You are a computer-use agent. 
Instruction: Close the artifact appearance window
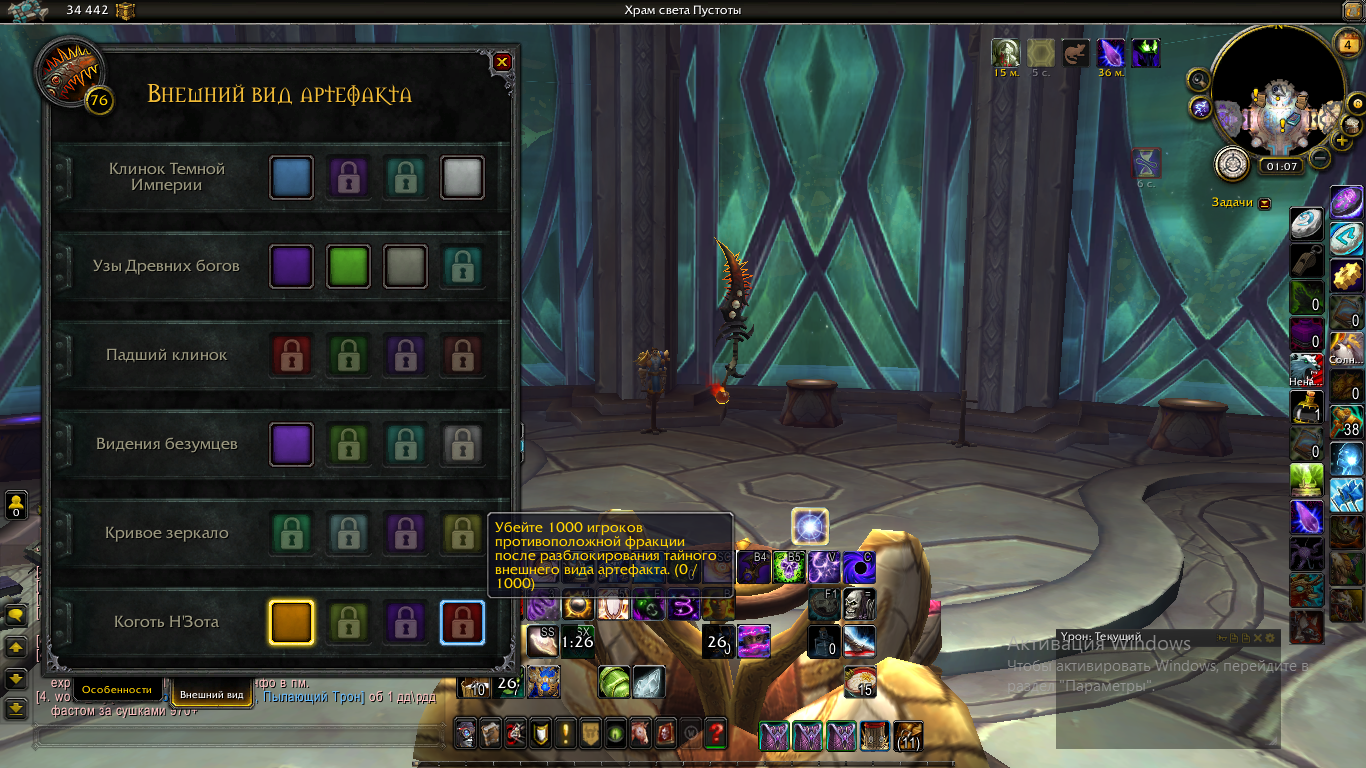(502, 62)
